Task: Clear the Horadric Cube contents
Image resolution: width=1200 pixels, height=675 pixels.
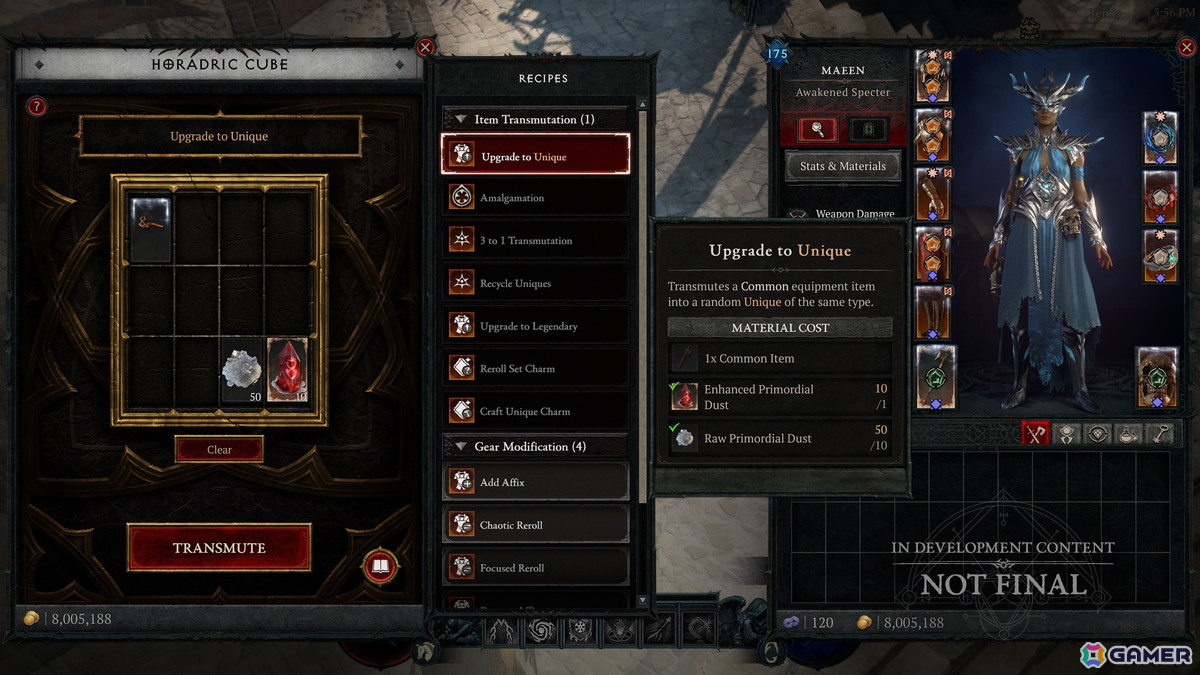Action: pyautogui.click(x=219, y=450)
